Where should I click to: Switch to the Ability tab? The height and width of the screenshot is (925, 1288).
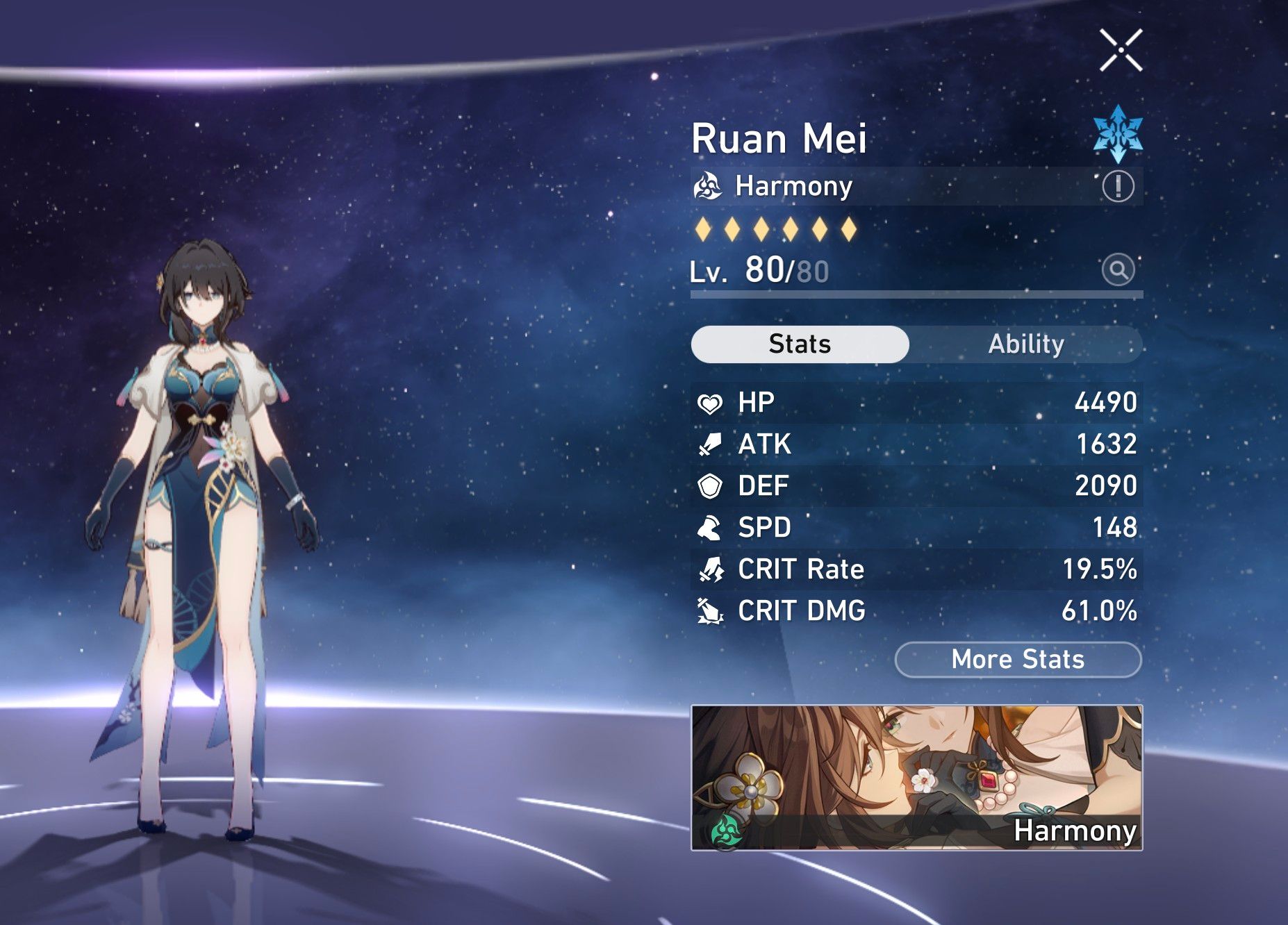click(1026, 344)
